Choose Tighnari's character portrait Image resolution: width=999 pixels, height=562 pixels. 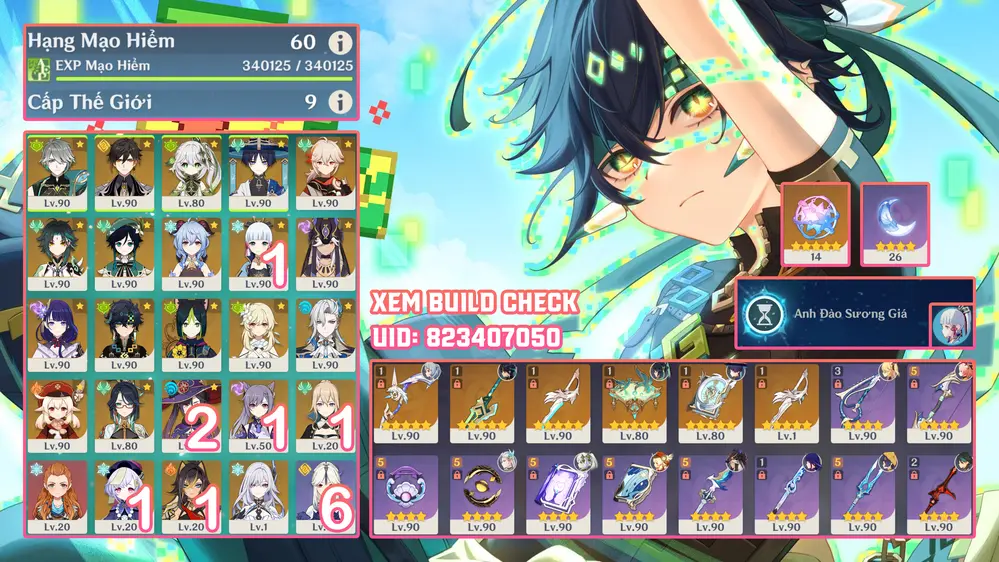(x=191, y=328)
